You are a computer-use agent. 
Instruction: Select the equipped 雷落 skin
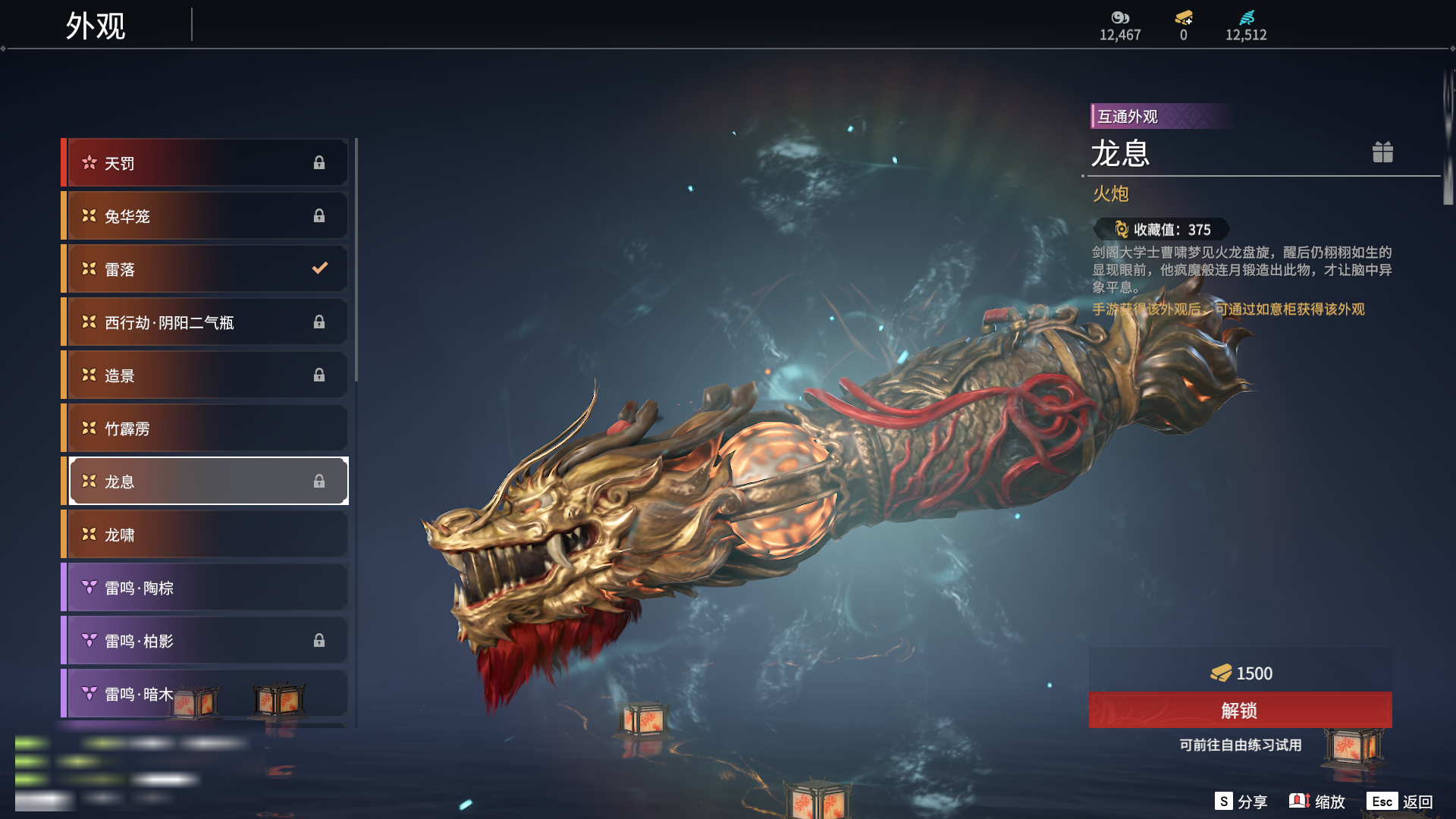(205, 269)
